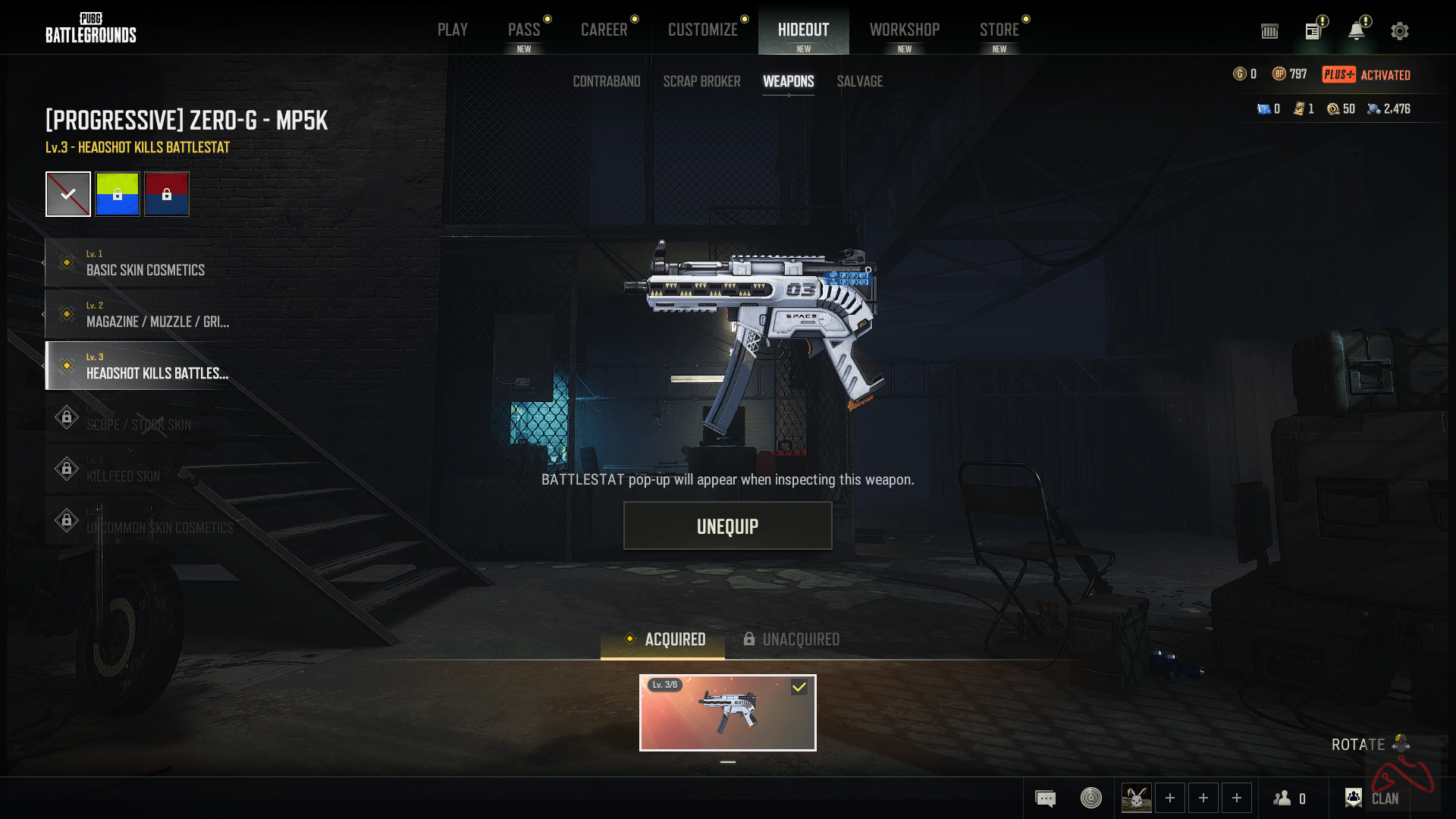Pick the locked yellow and blue color variant
The height and width of the screenshot is (819, 1456).
point(118,194)
